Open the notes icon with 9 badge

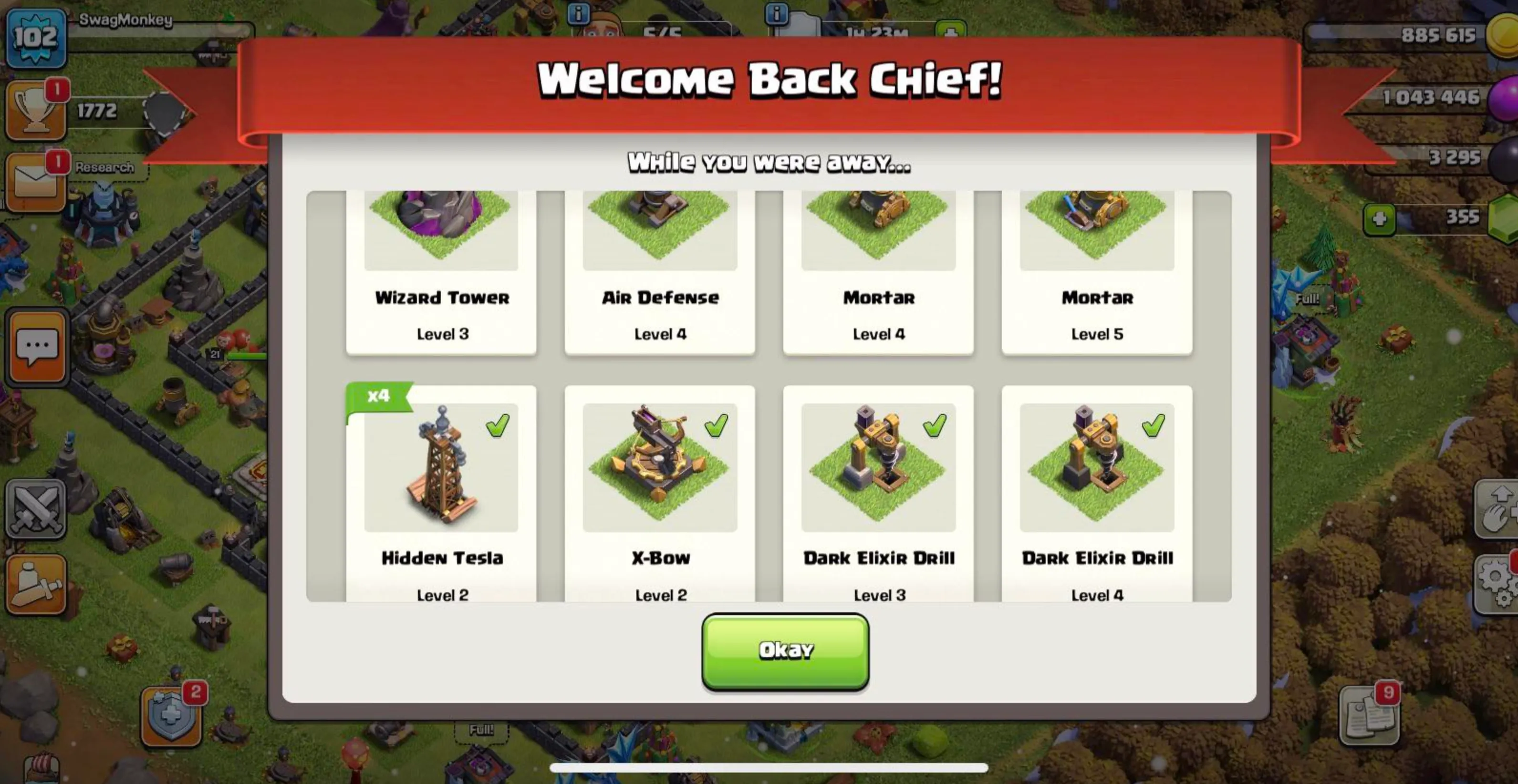pos(1368,716)
